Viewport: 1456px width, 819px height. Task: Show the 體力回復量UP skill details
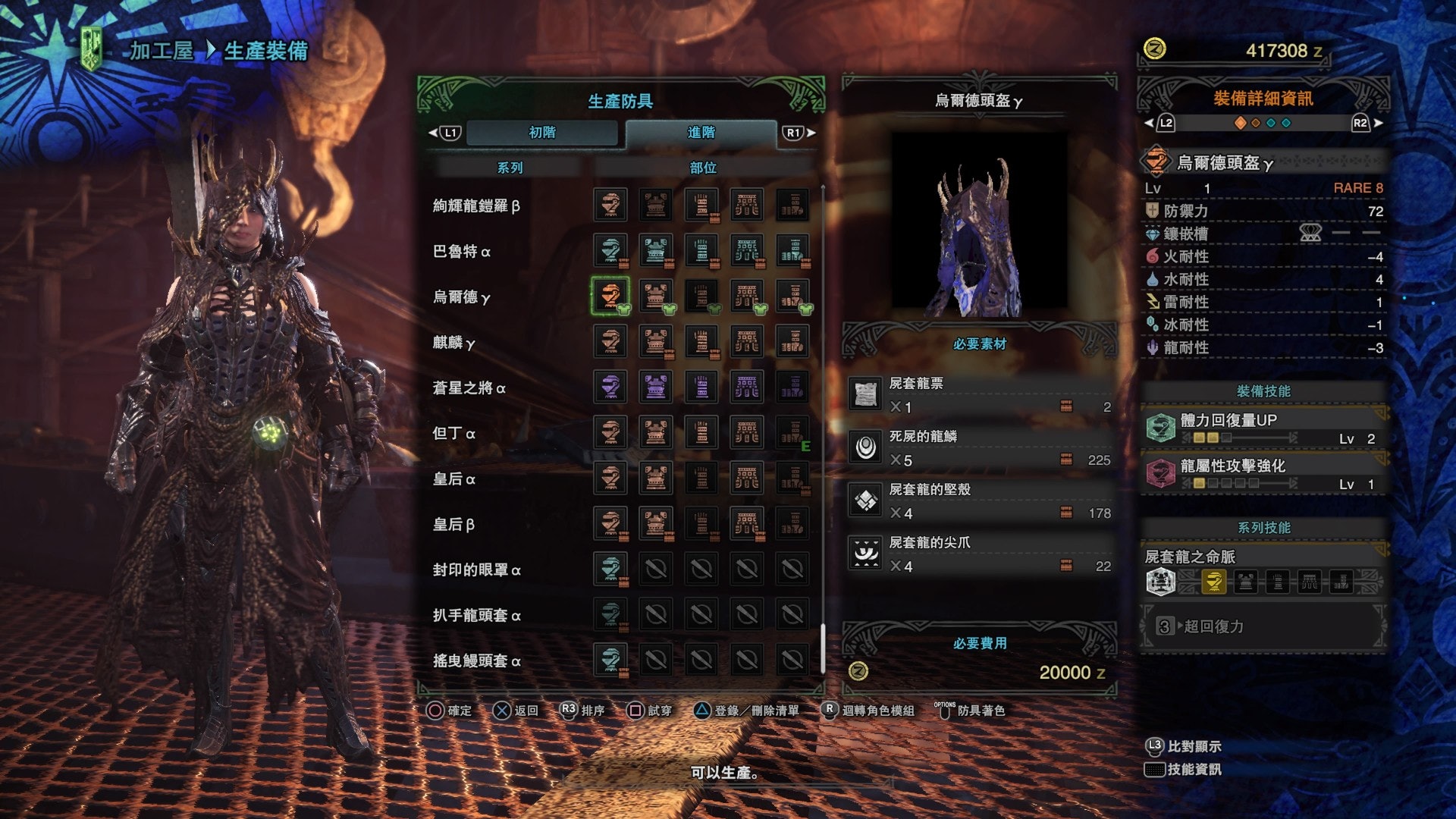point(1263,428)
